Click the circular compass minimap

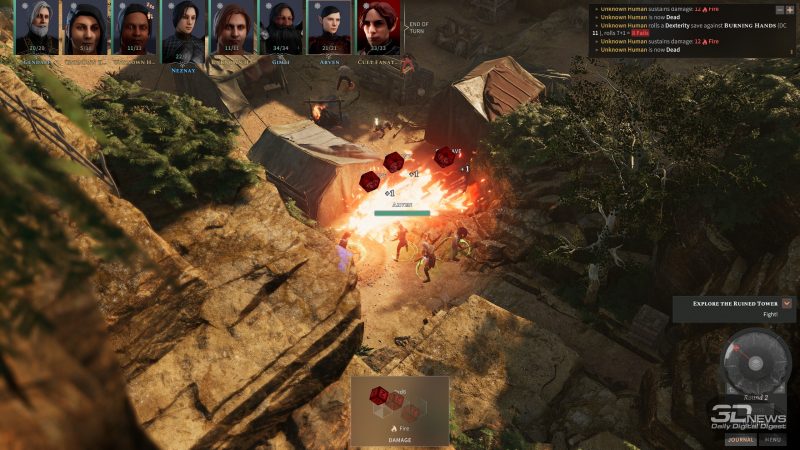click(x=755, y=362)
